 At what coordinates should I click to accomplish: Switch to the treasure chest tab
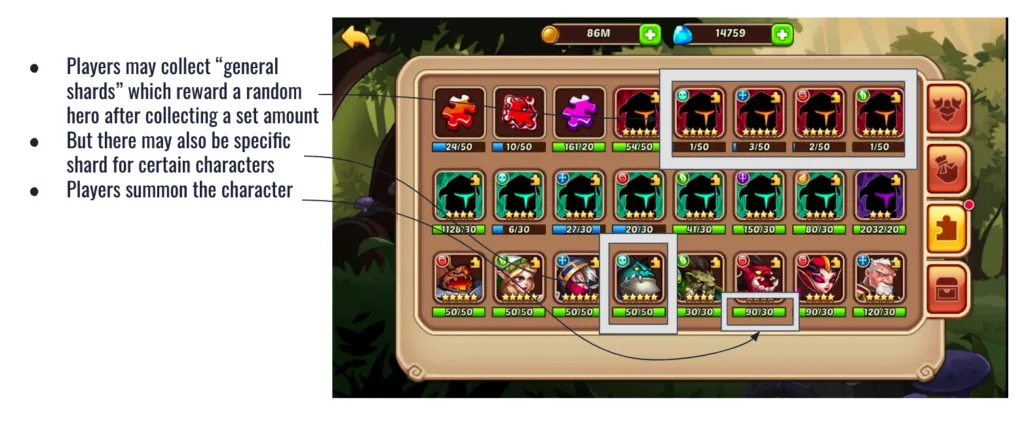coord(945,287)
